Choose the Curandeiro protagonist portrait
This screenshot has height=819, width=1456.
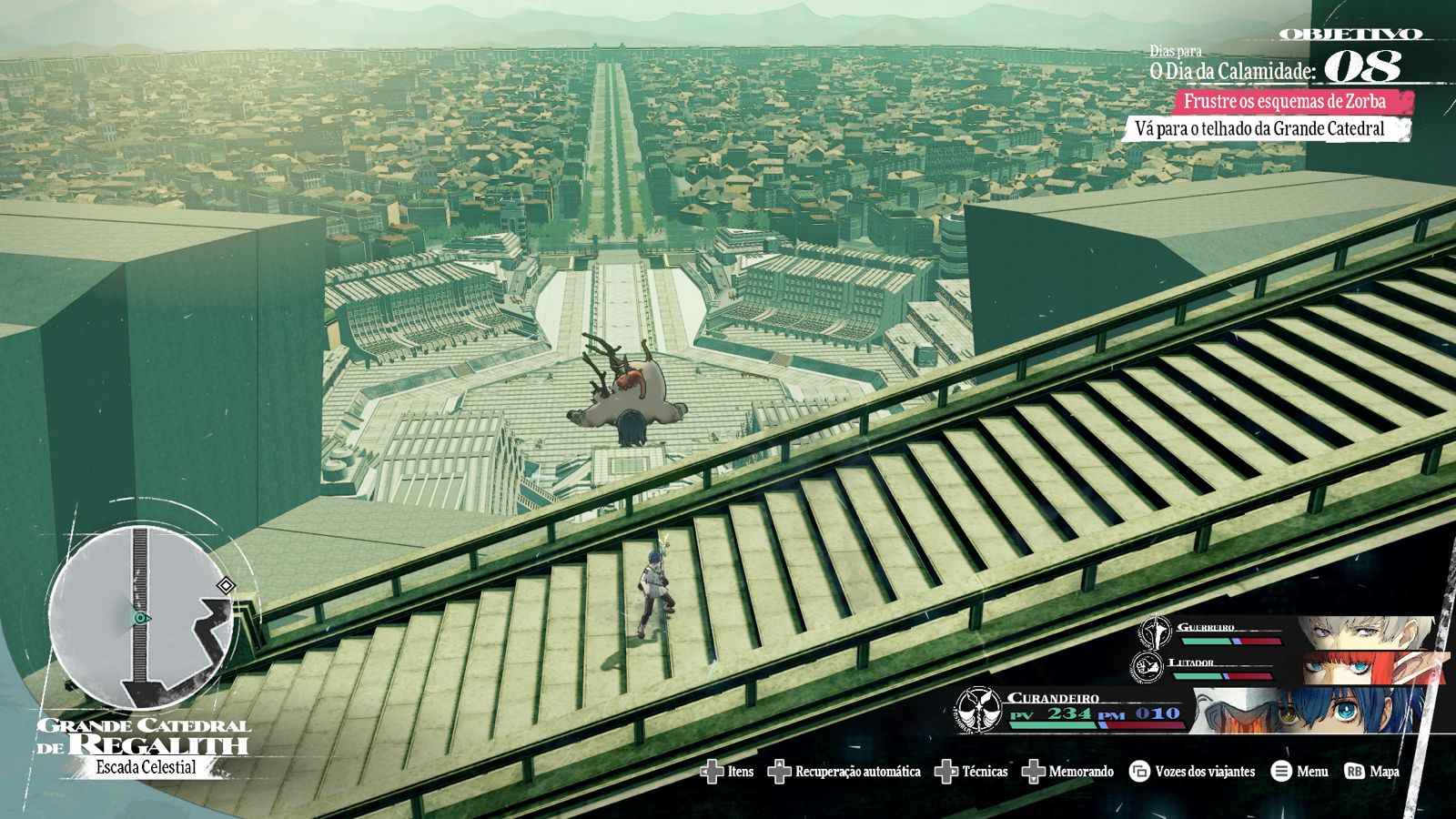pyautogui.click(x=1310, y=711)
